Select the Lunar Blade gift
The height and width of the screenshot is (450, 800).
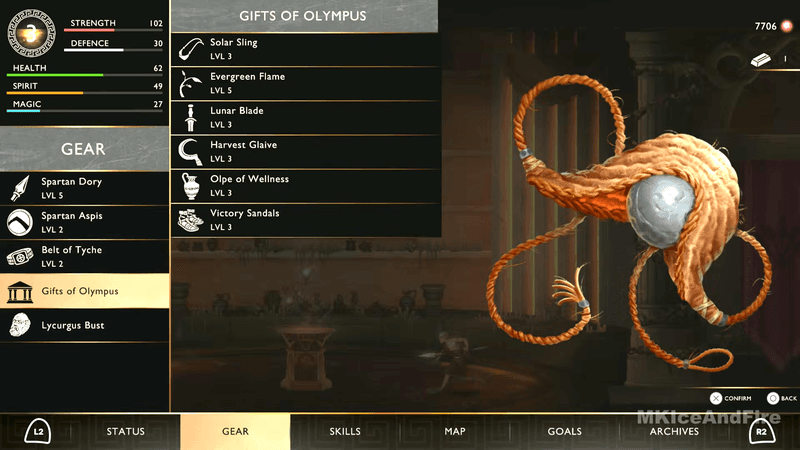(305, 117)
